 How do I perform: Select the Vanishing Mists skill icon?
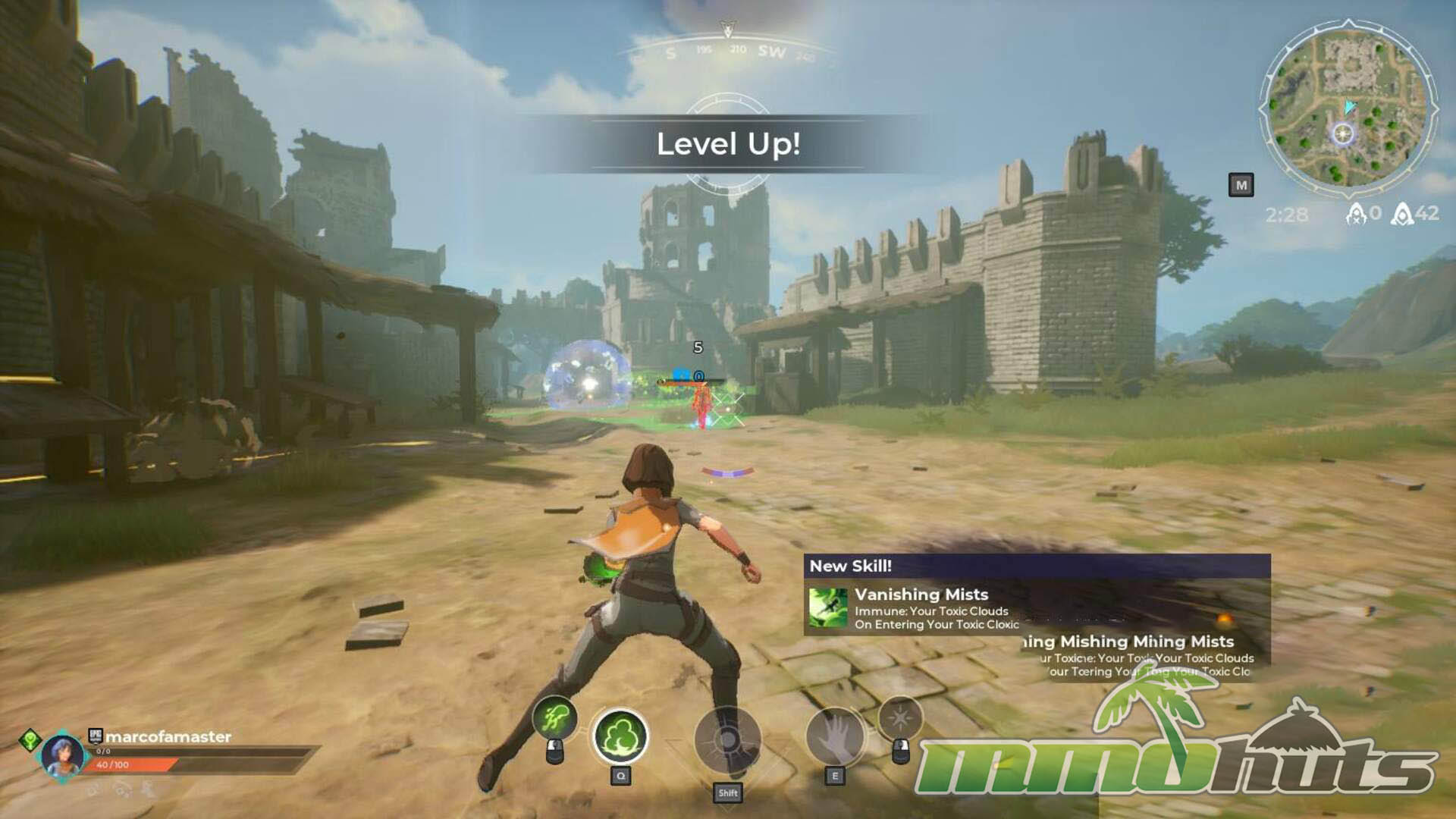click(x=828, y=607)
